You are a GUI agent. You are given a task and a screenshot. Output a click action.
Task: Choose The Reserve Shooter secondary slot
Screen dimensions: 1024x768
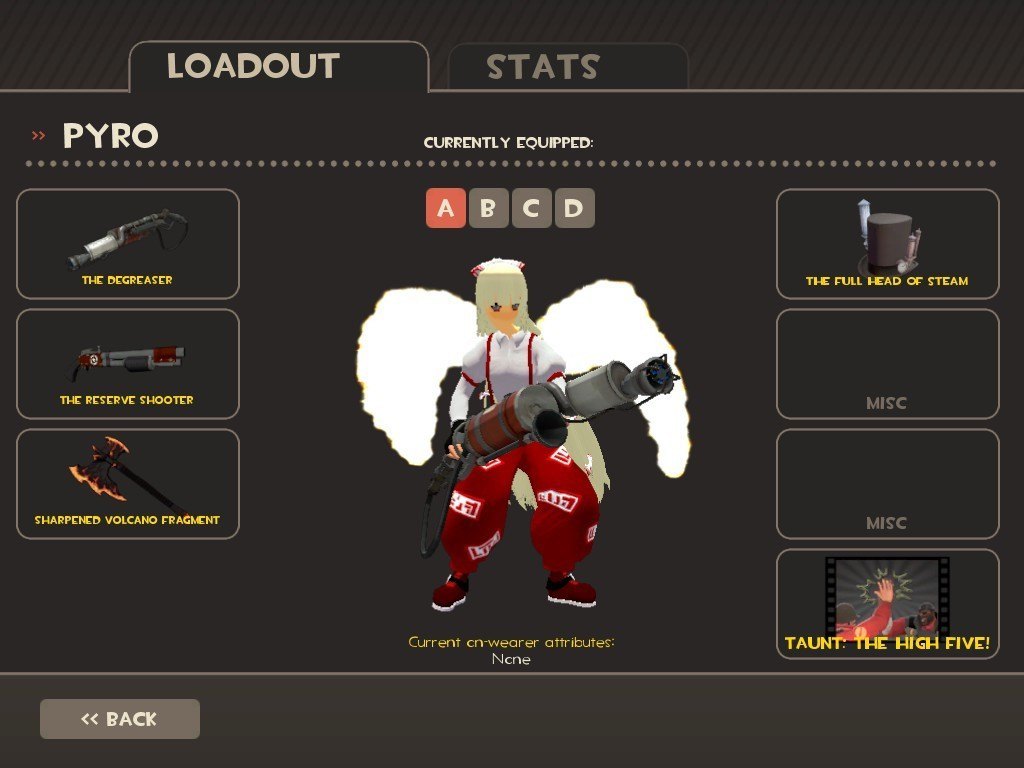coord(128,364)
